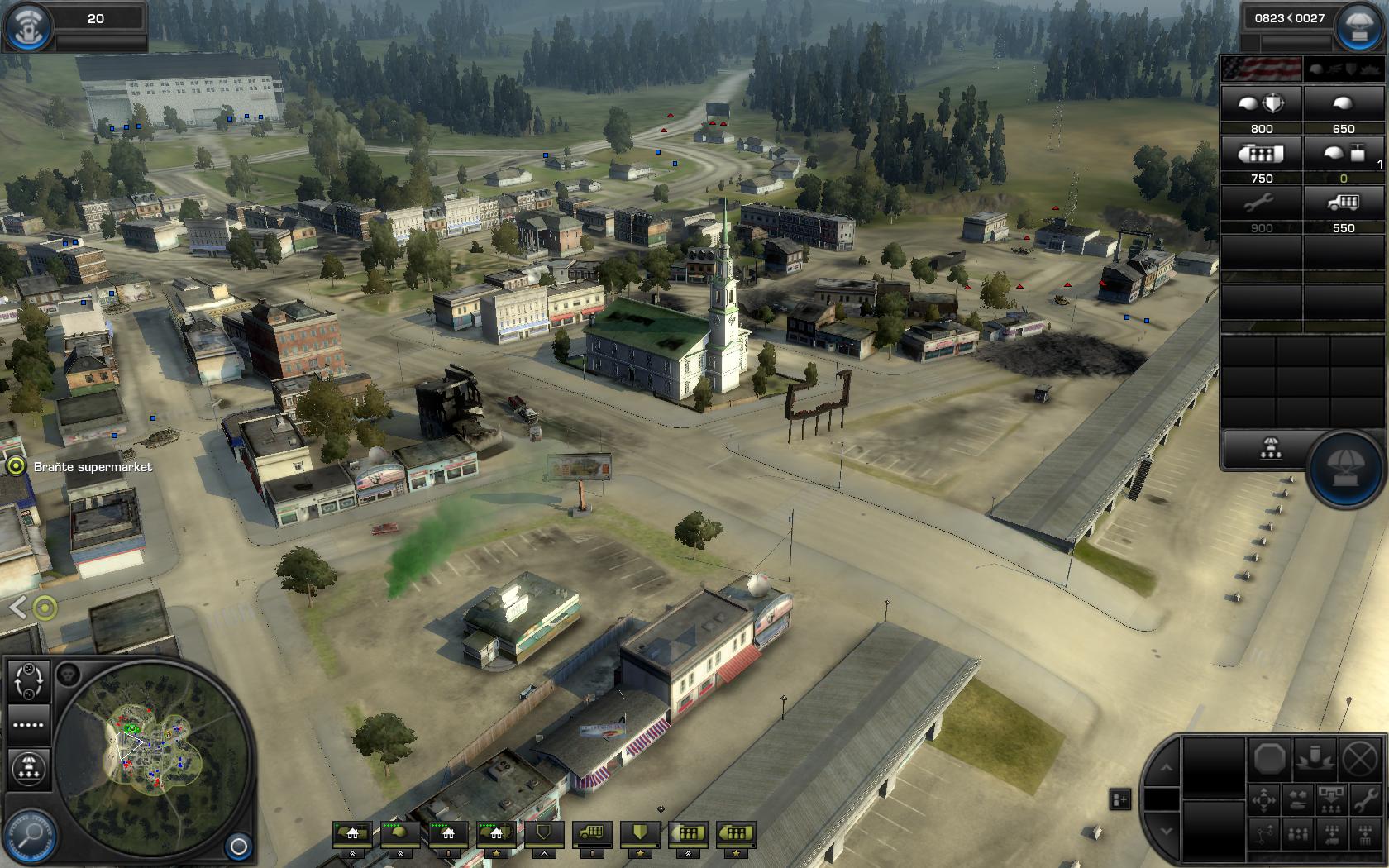The image size is (1389, 868).
Task: Select the transport truck unit group icon
Action: [592, 833]
